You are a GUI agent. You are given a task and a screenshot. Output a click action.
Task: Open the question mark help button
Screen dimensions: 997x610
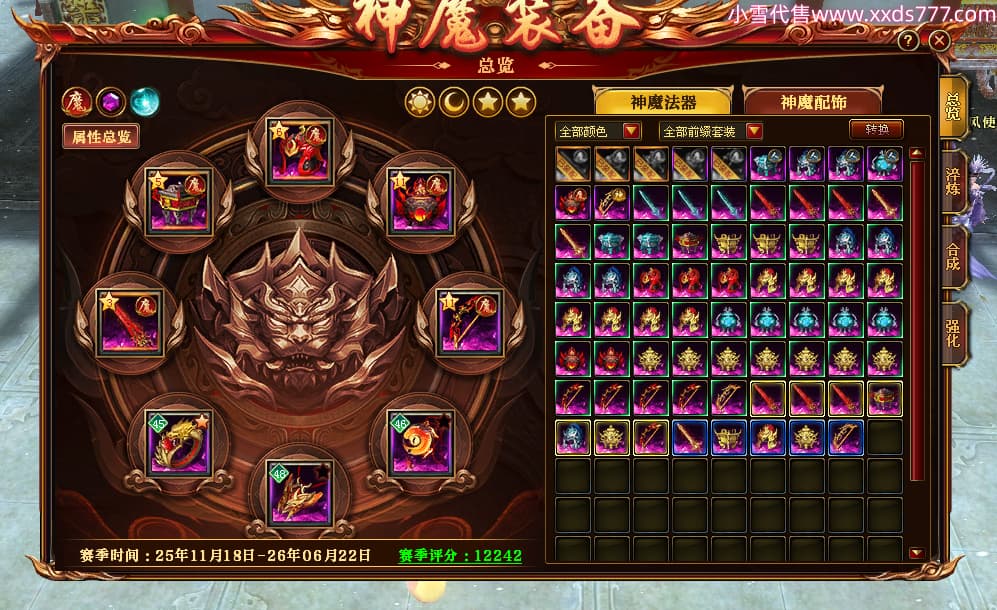click(x=908, y=41)
